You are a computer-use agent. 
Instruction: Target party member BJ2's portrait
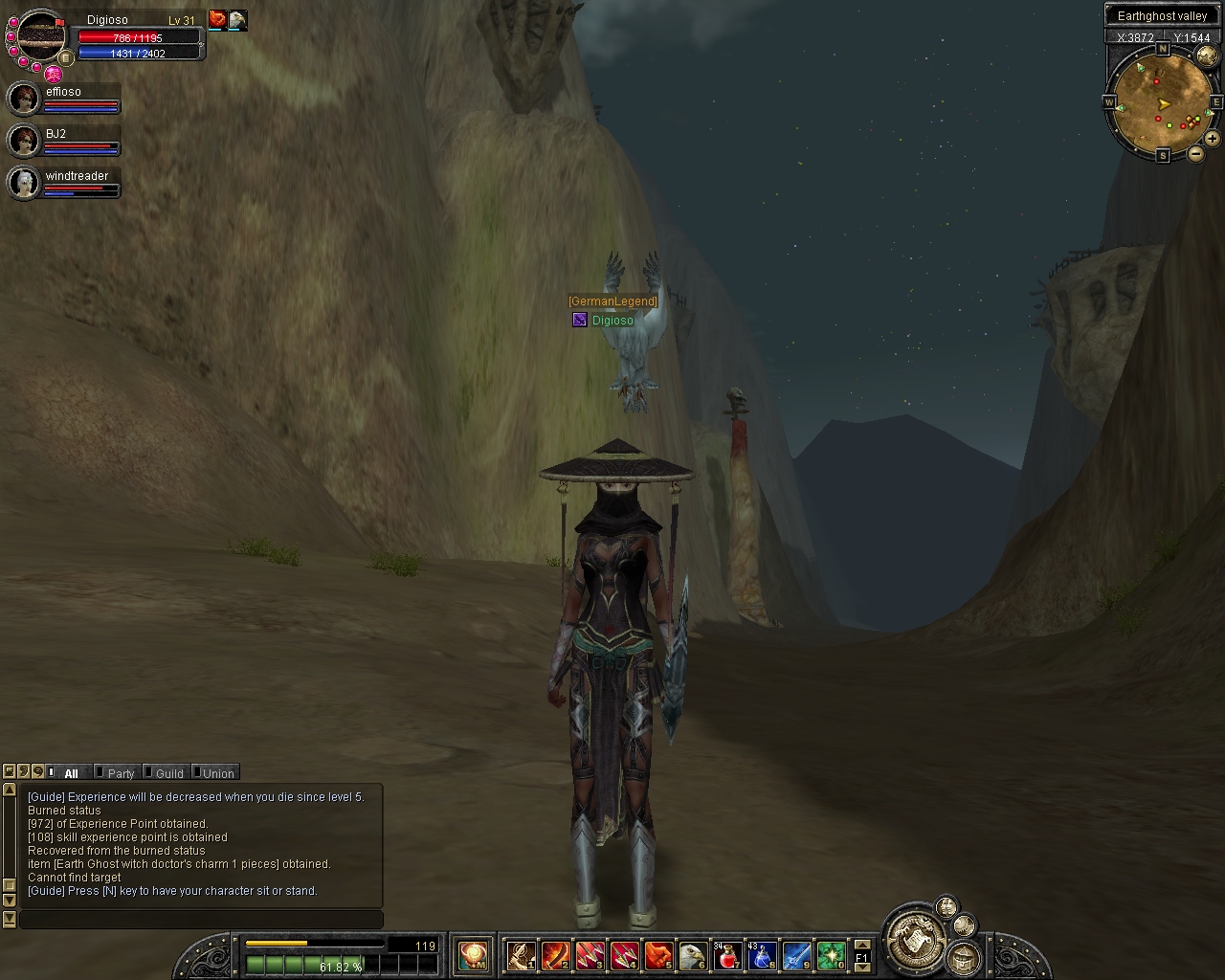tap(23, 141)
